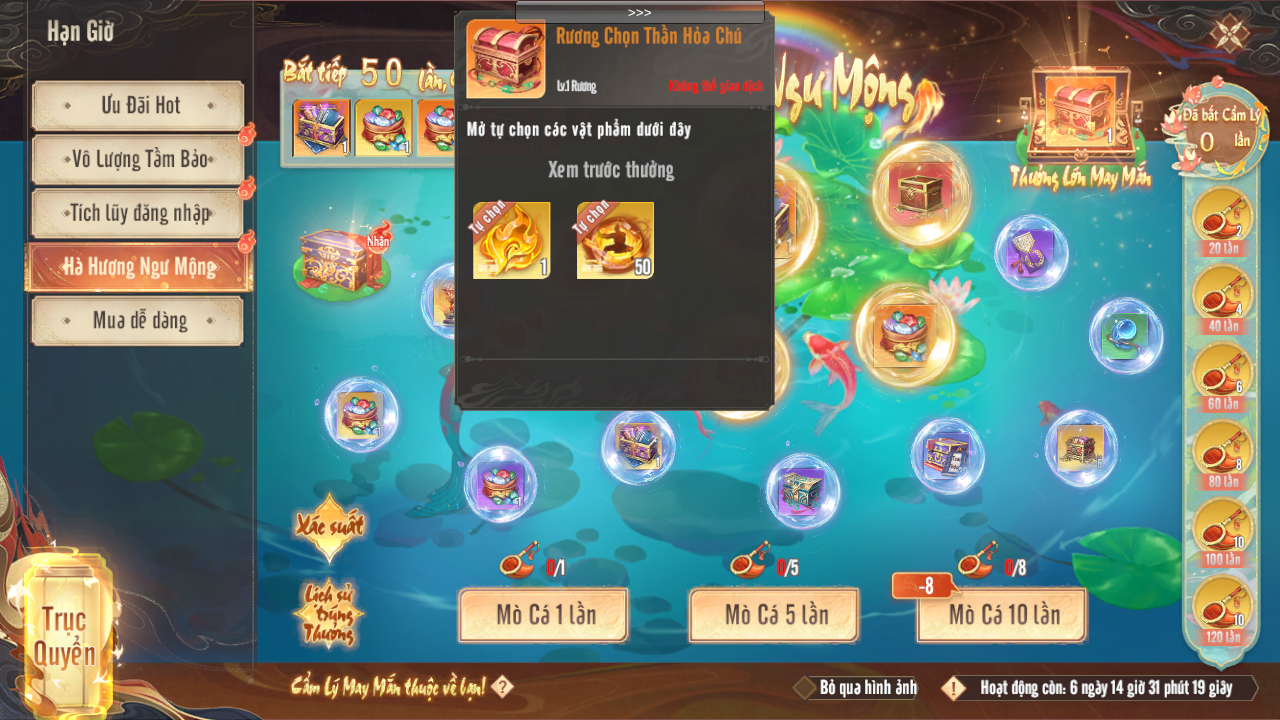This screenshot has width=1280, height=720.
Task: Show the Xác suất drop rates
Action: click(328, 526)
